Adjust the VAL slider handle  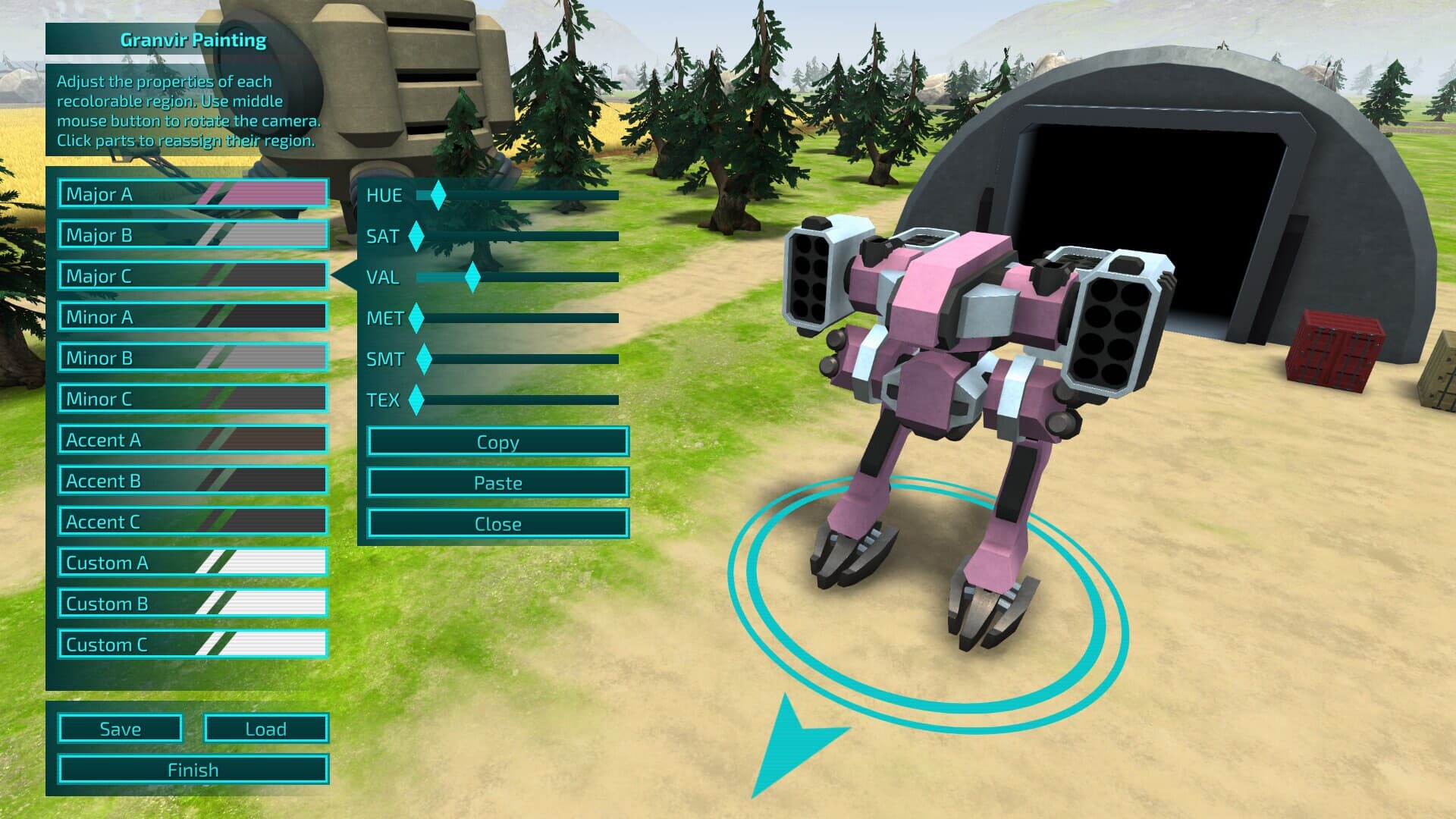(x=472, y=278)
